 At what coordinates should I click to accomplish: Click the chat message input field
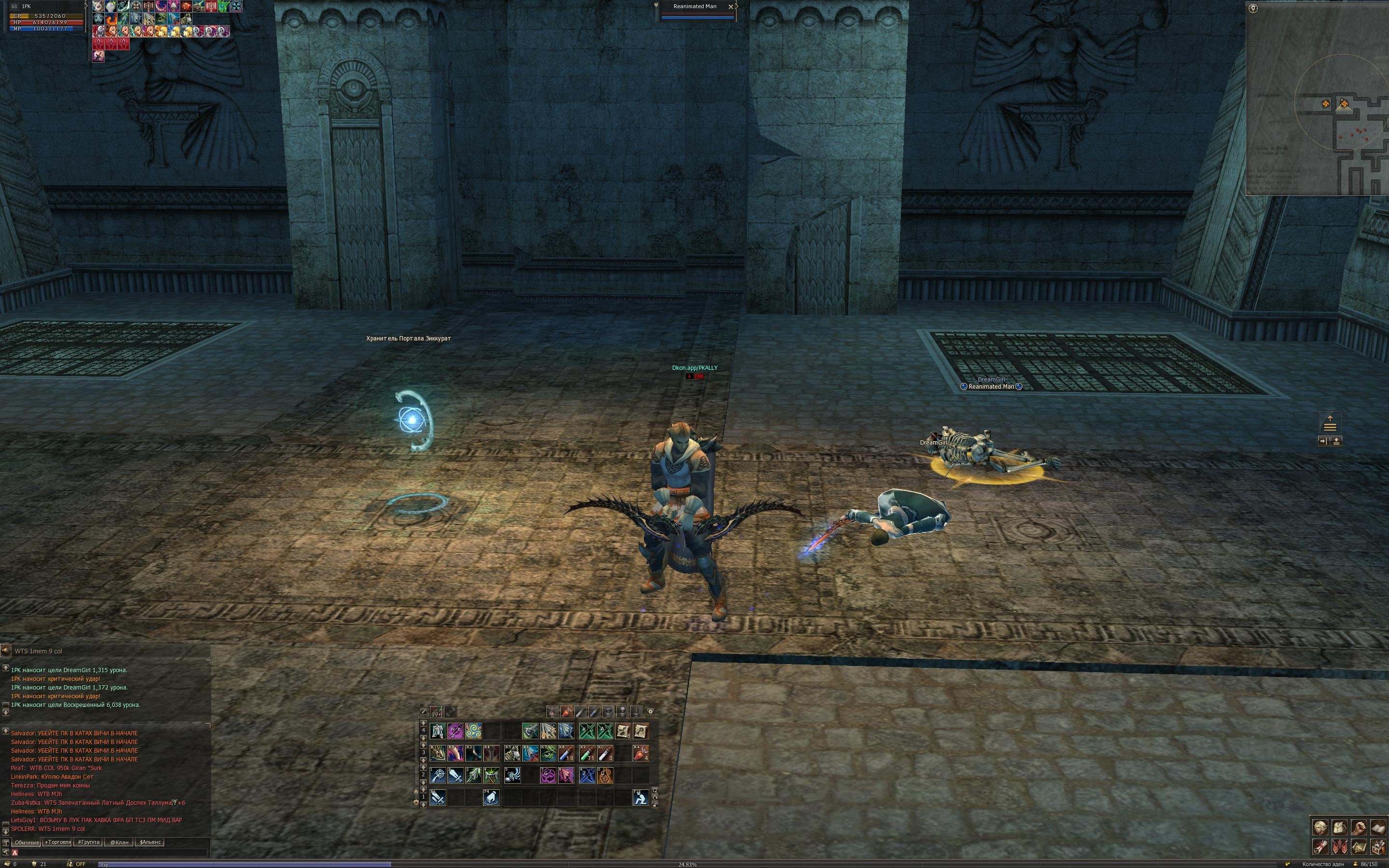109,853
